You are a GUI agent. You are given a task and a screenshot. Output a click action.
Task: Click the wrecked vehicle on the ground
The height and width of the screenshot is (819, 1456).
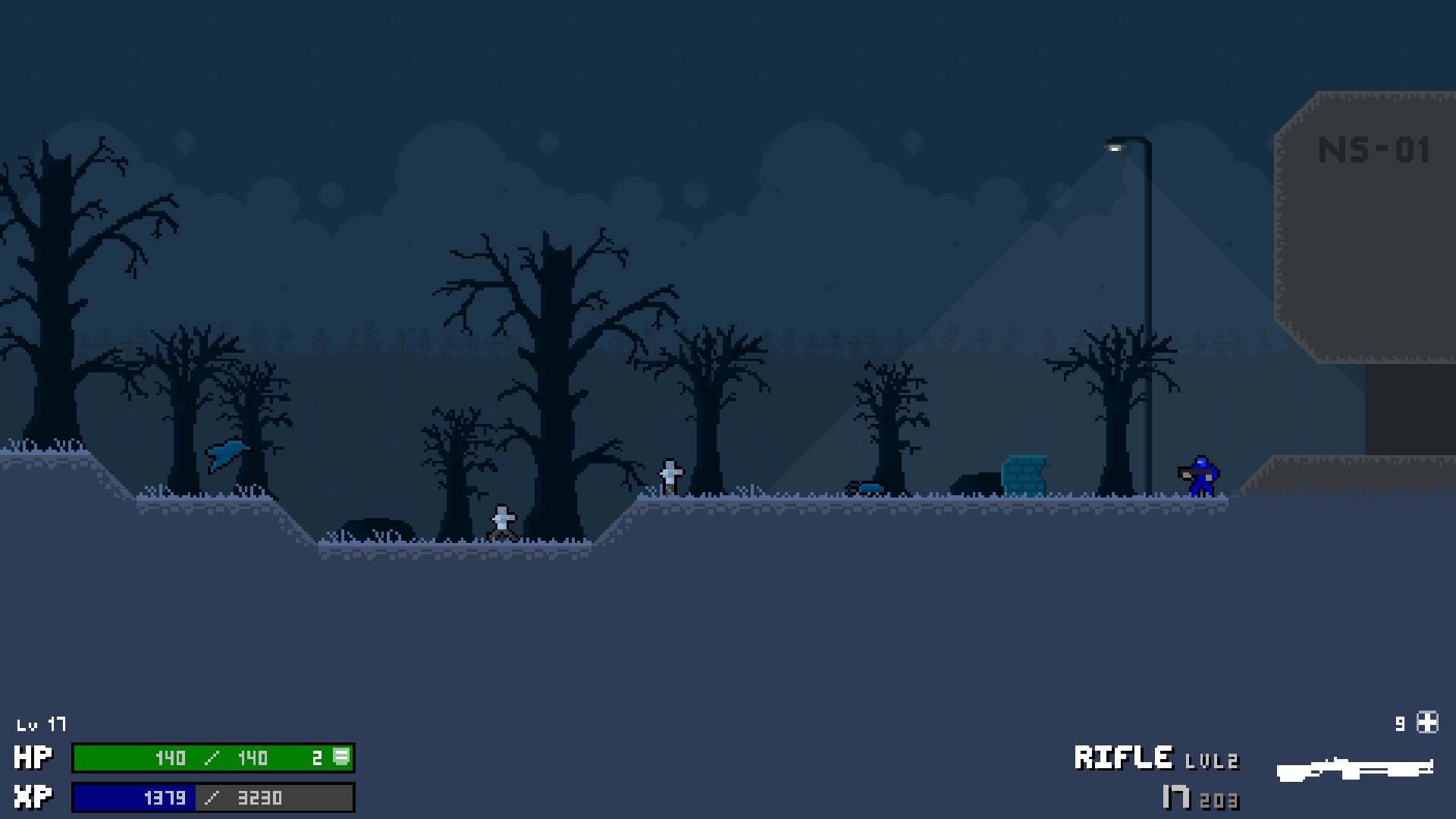[864, 489]
